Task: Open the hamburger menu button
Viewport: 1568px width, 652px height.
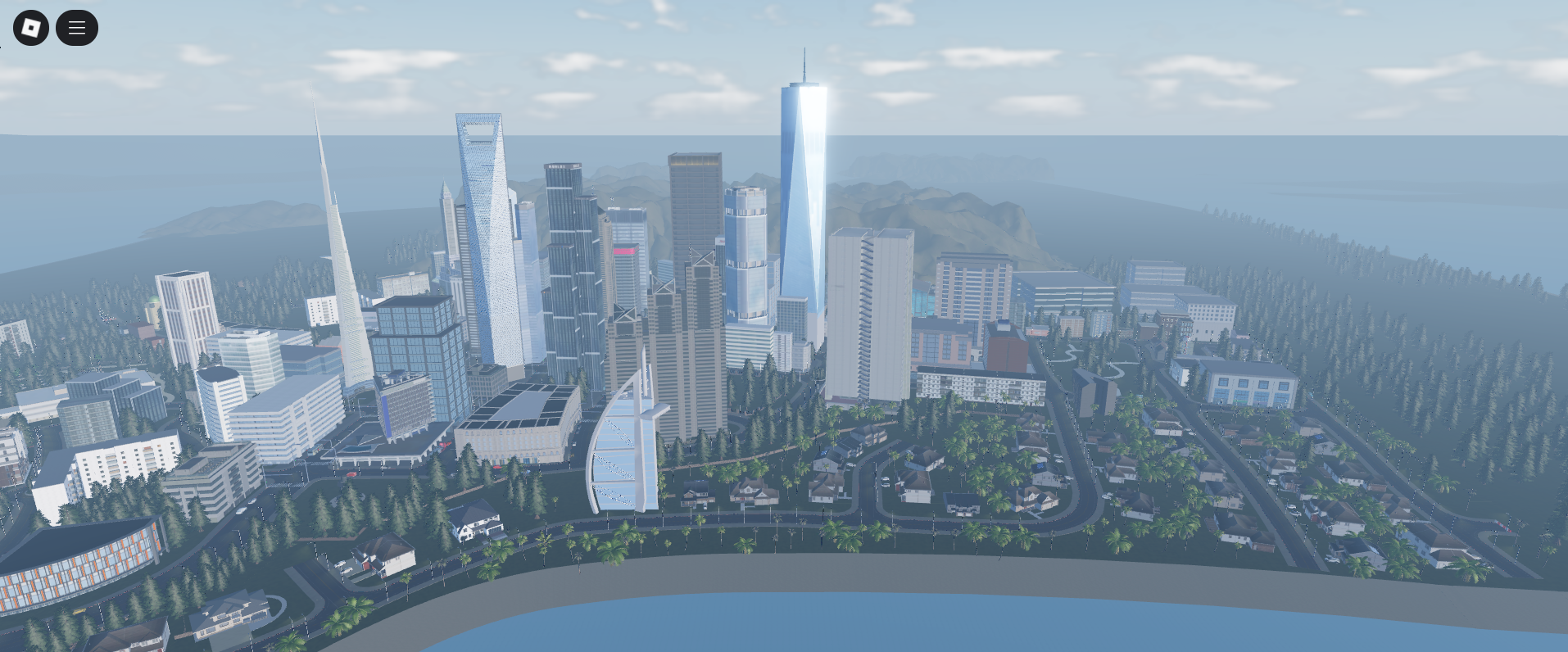Action: pos(77,28)
